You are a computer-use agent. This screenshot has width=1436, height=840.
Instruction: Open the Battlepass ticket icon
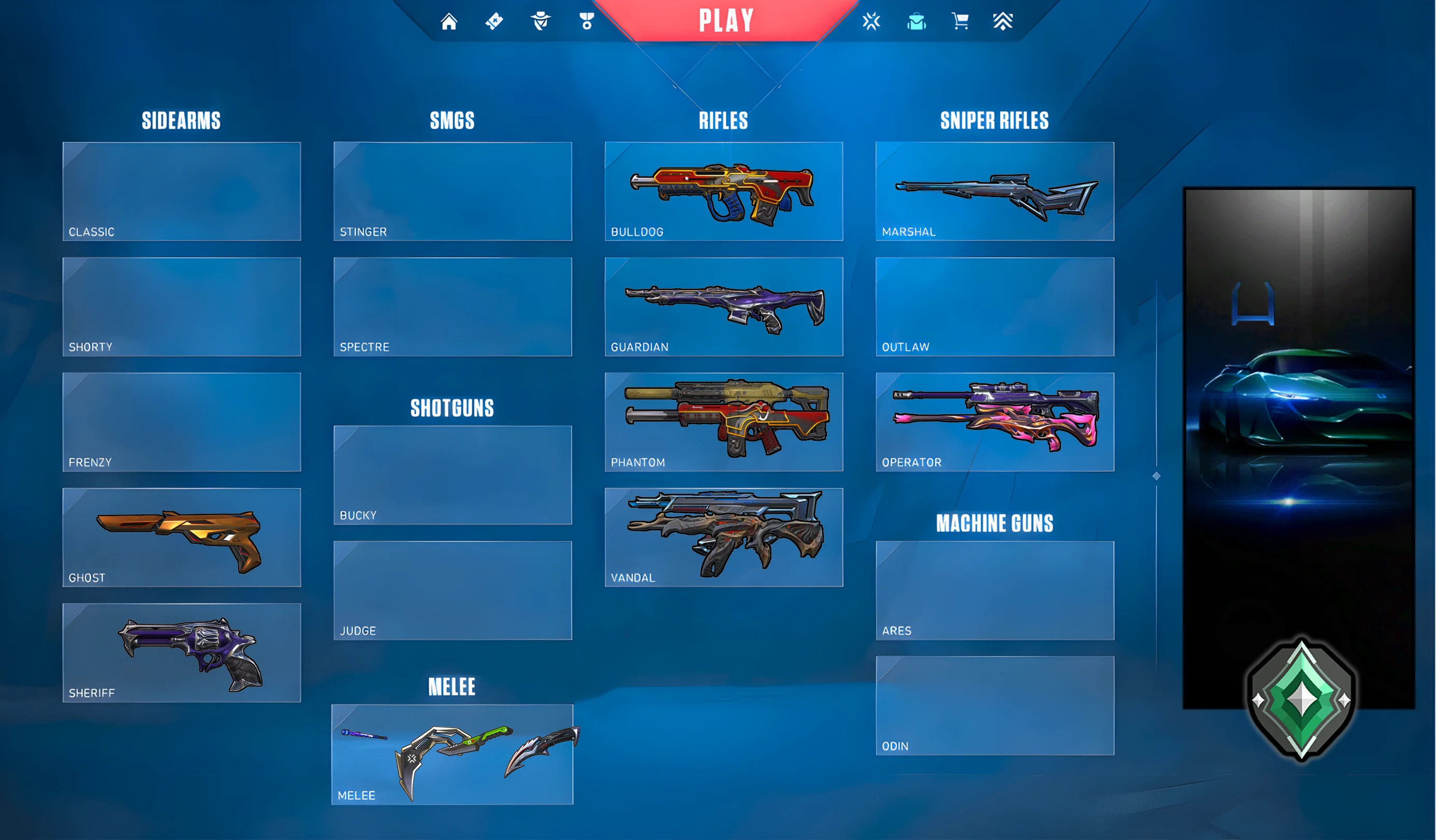click(x=495, y=21)
